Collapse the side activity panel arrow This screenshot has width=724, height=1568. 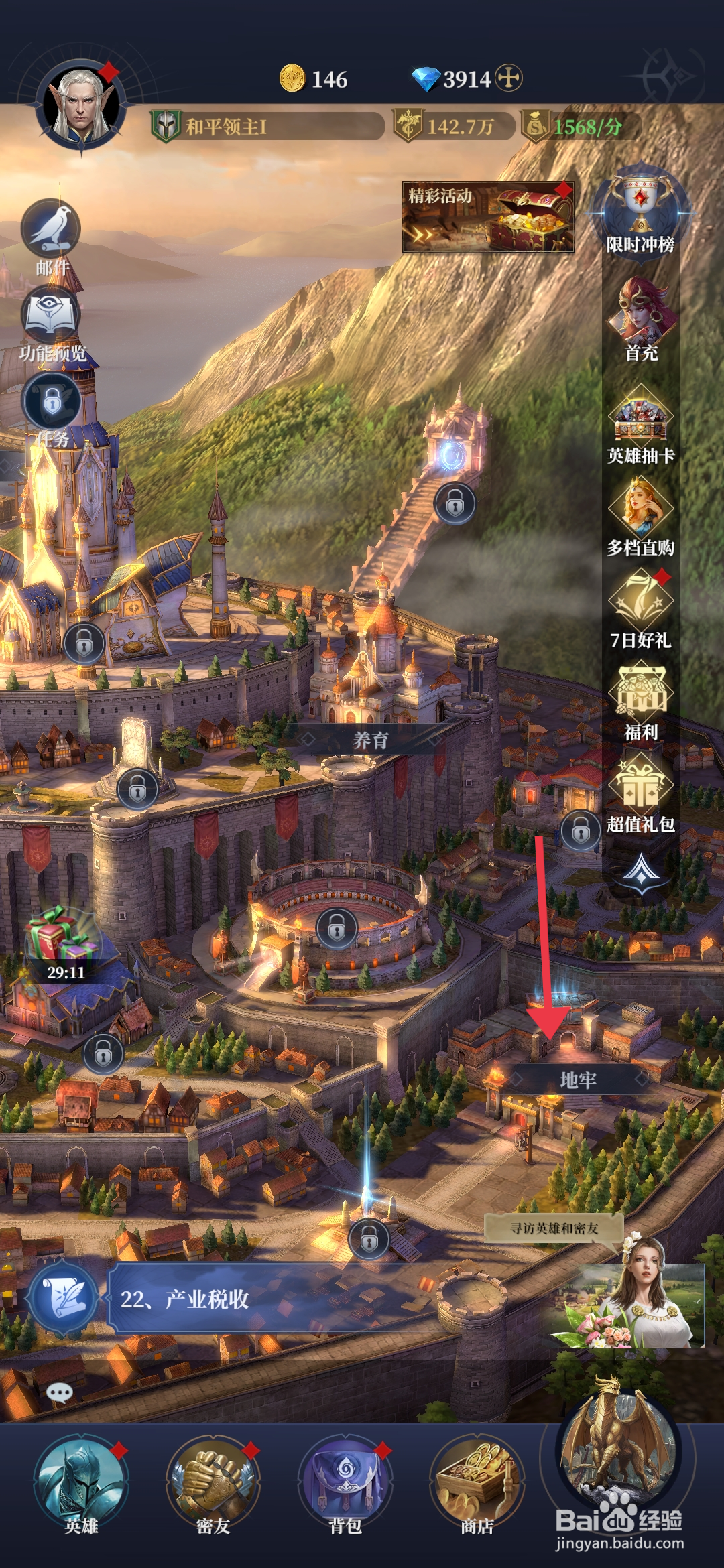pyautogui.click(x=642, y=872)
